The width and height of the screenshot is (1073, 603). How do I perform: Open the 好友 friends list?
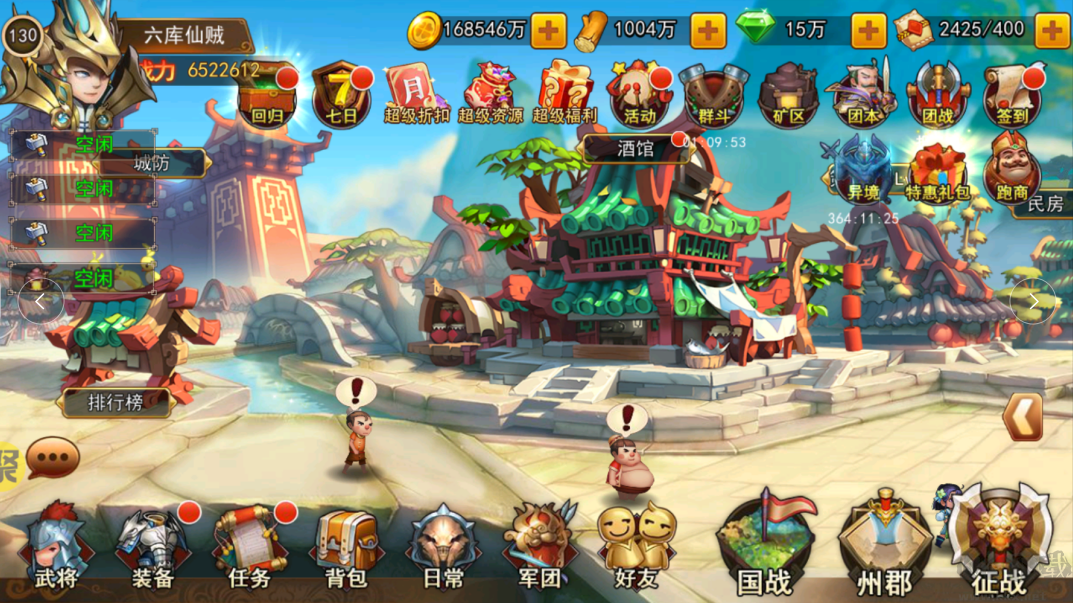click(x=637, y=546)
